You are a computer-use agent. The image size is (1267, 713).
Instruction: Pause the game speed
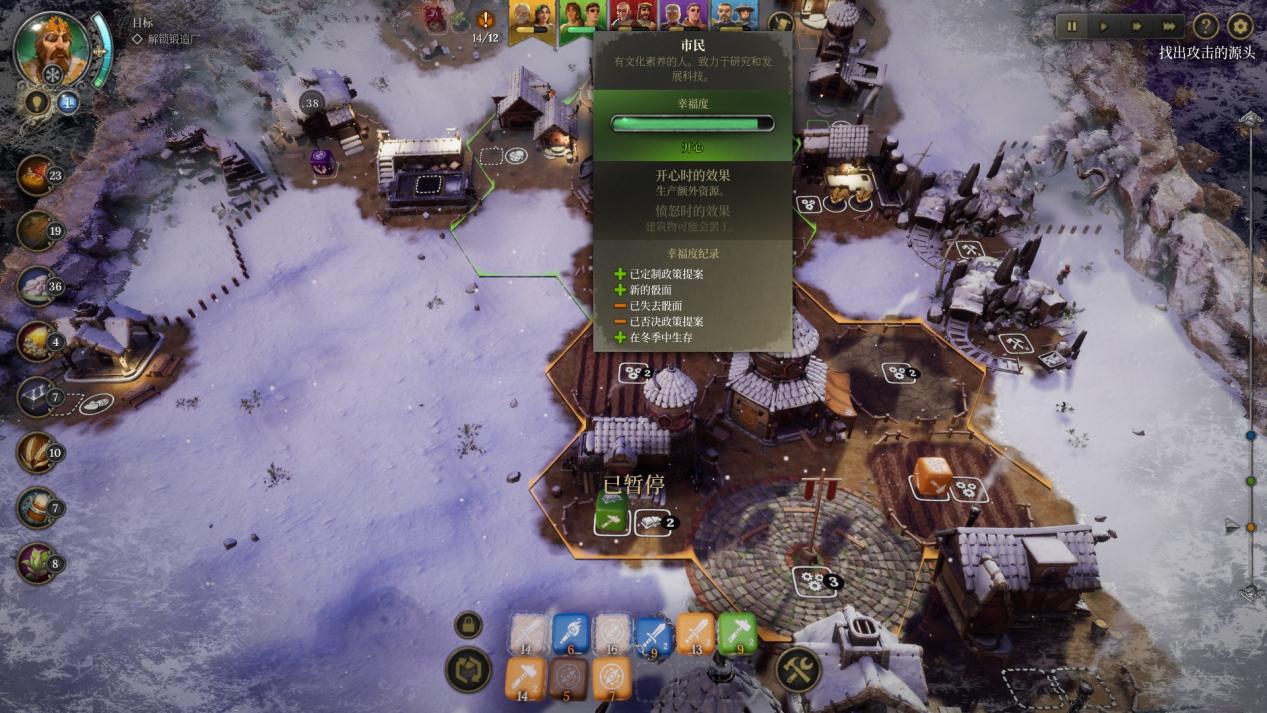(x=1072, y=27)
